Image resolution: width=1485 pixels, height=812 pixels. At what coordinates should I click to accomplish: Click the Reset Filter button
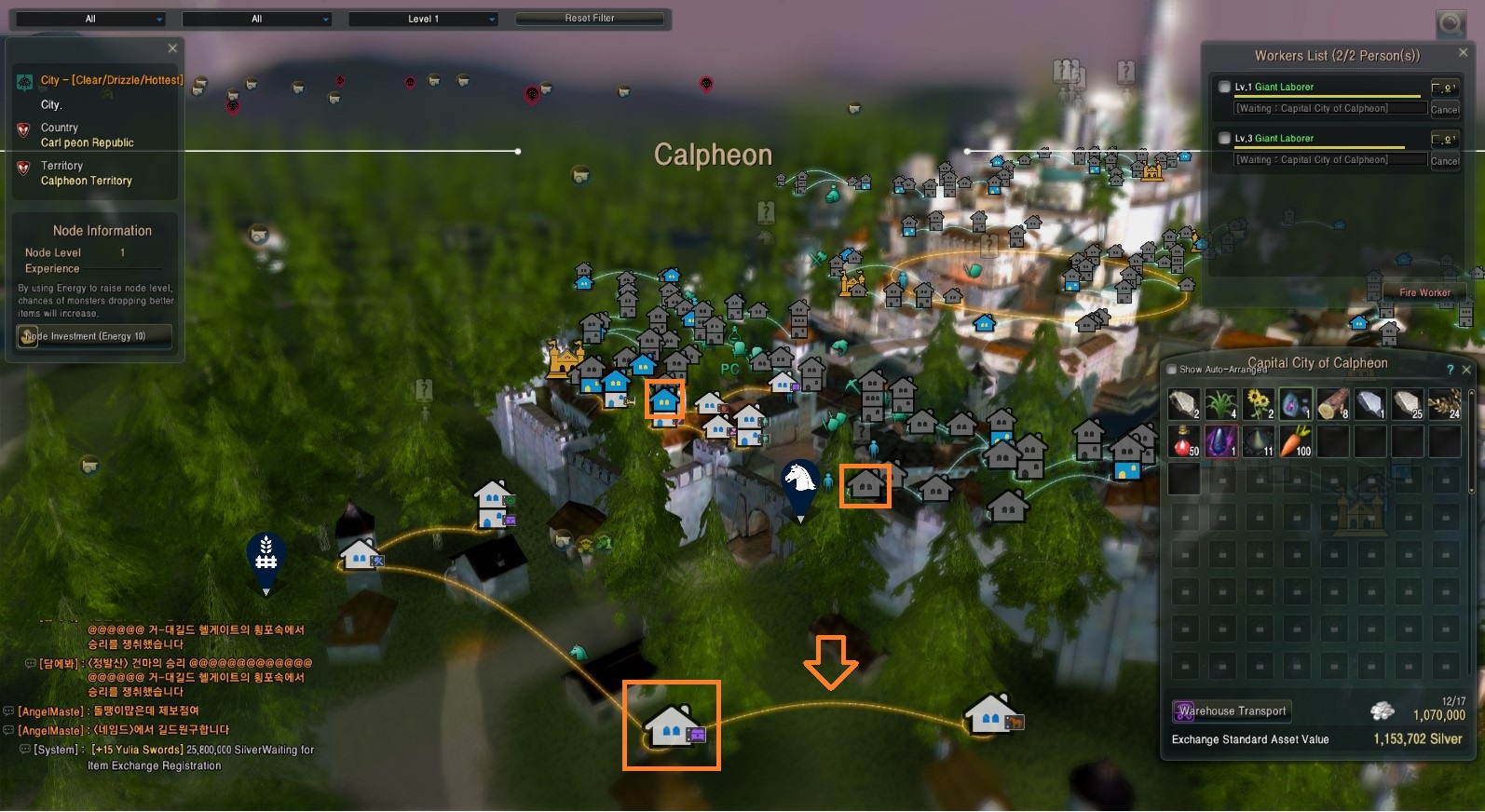(x=590, y=19)
